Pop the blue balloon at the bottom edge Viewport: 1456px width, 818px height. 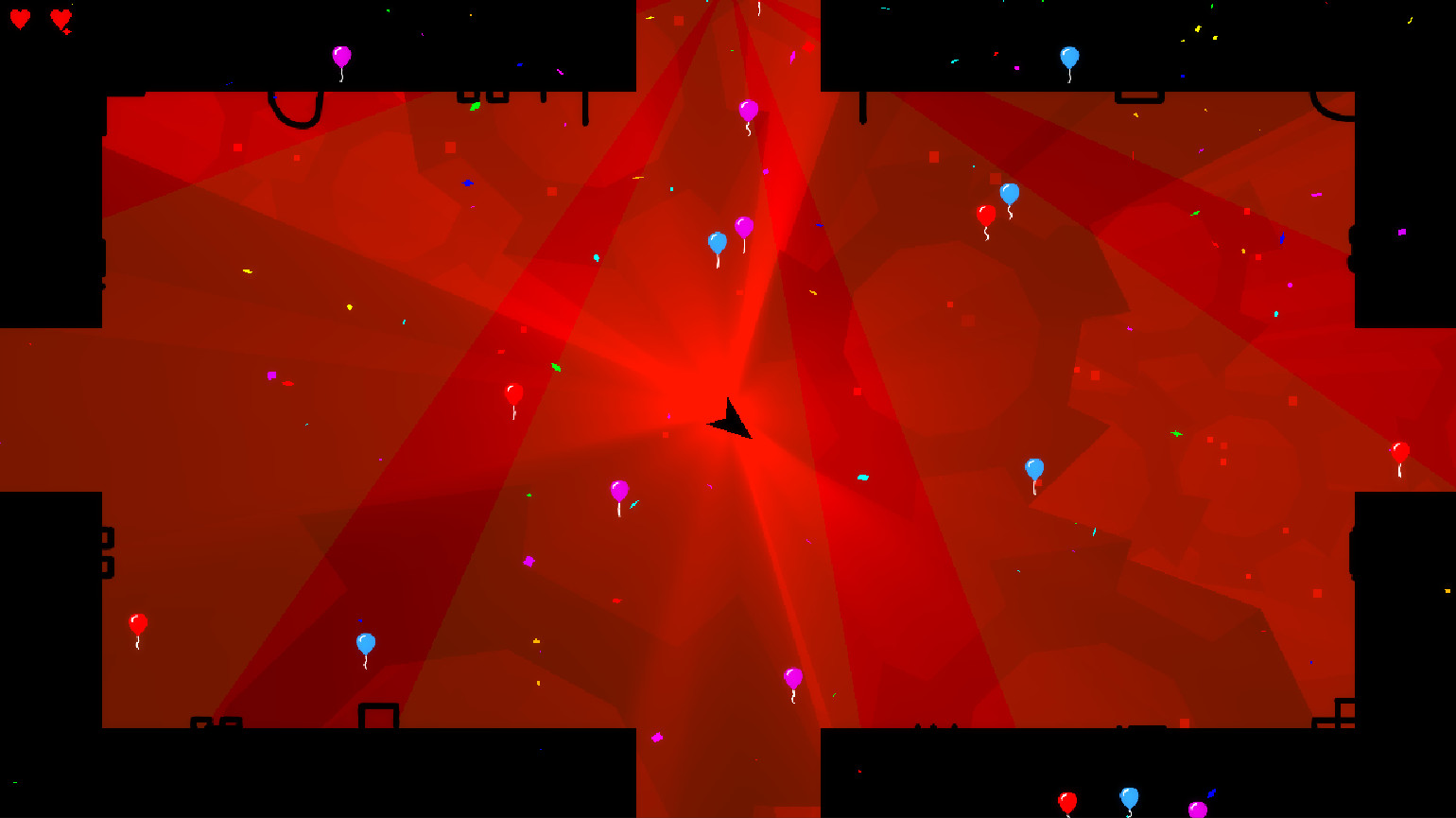pyautogui.click(x=1131, y=798)
